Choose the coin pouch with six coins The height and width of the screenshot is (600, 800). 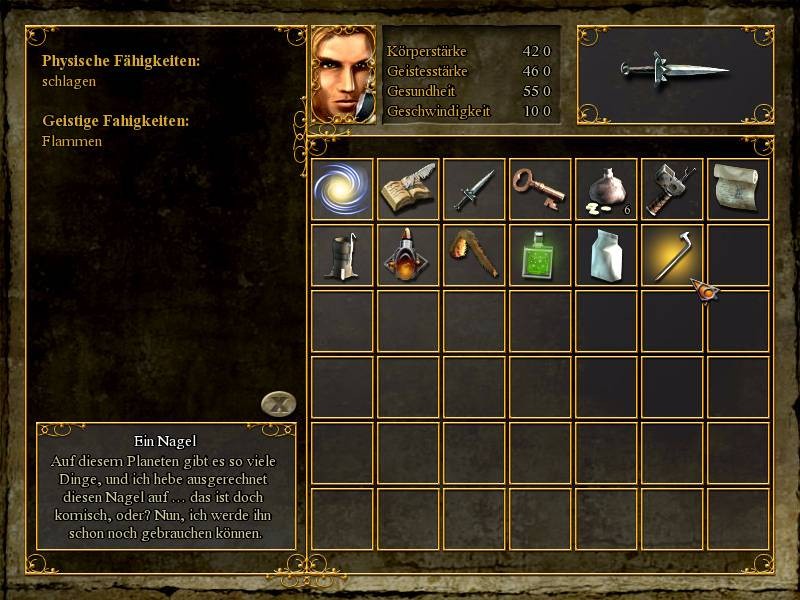click(x=606, y=189)
